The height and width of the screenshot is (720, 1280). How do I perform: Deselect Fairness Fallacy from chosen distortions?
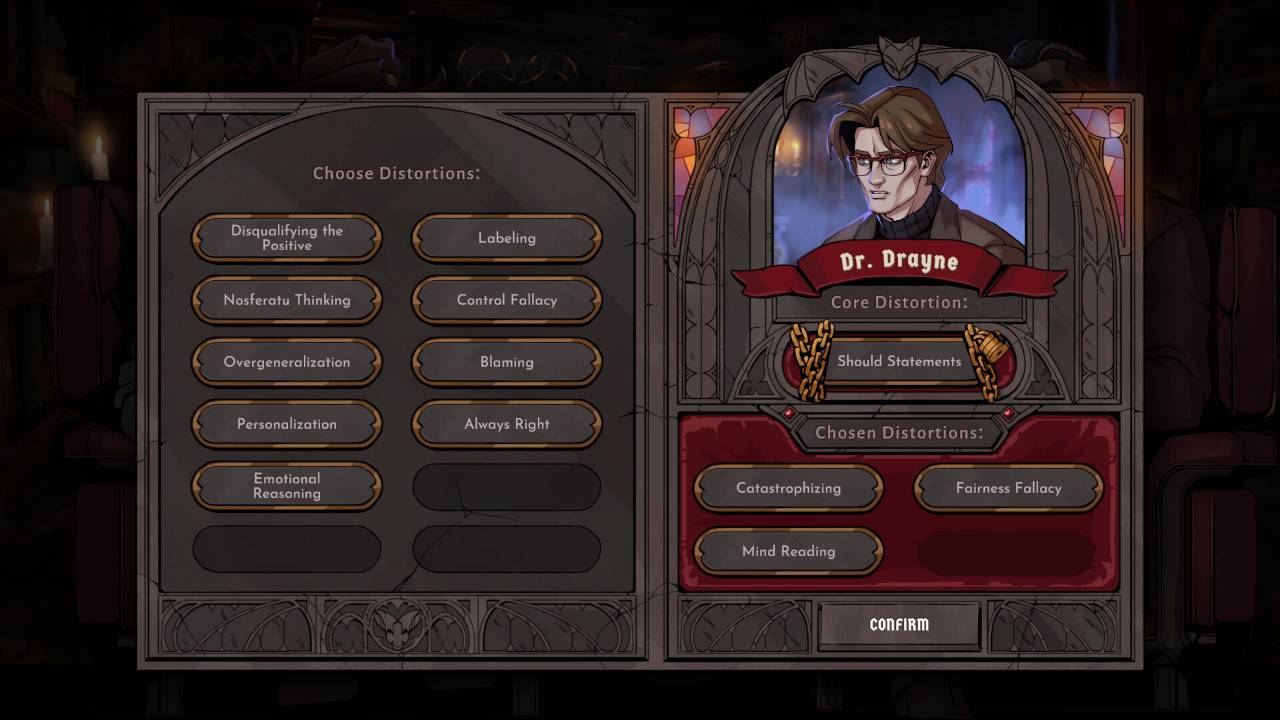point(1009,488)
